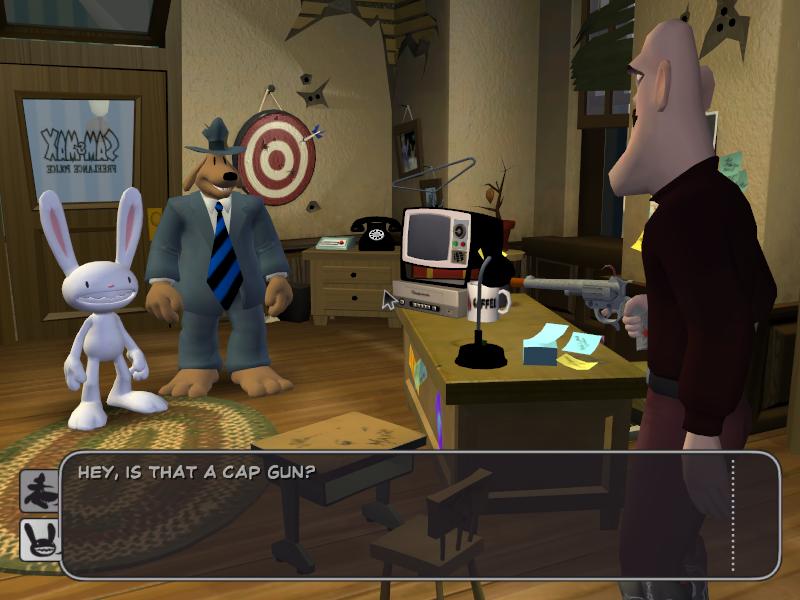Select the Sam hat silhouette icon
Viewport: 800px width, 600px height.
point(40,491)
